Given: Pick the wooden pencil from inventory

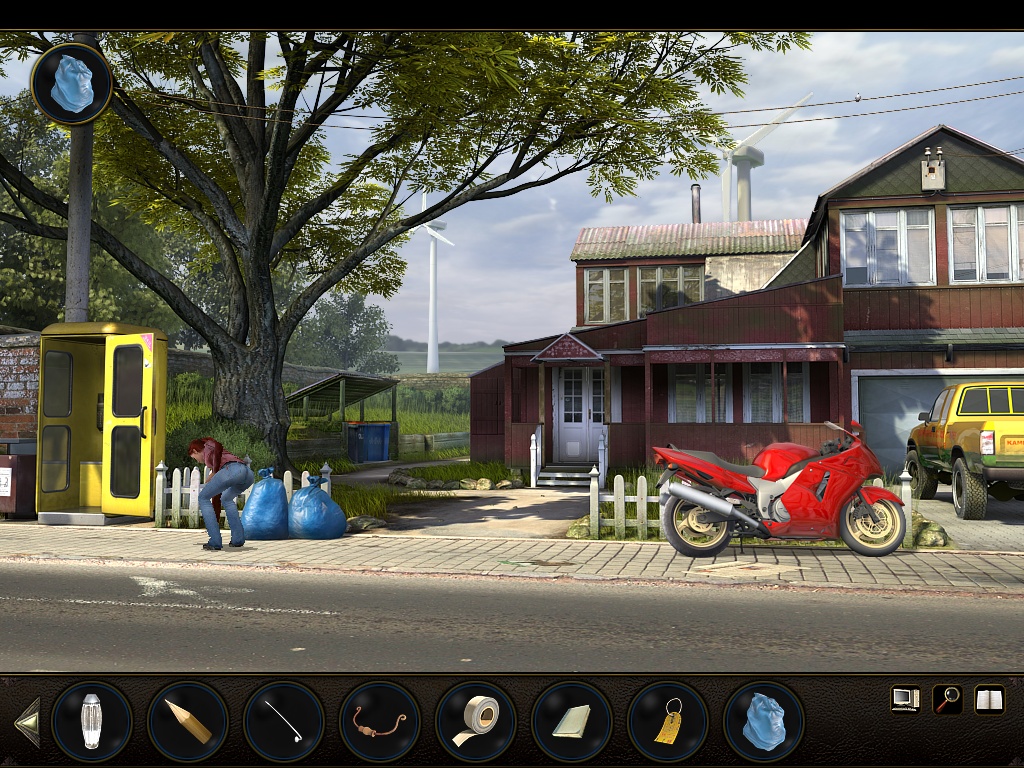Looking at the screenshot, I should coord(188,721).
